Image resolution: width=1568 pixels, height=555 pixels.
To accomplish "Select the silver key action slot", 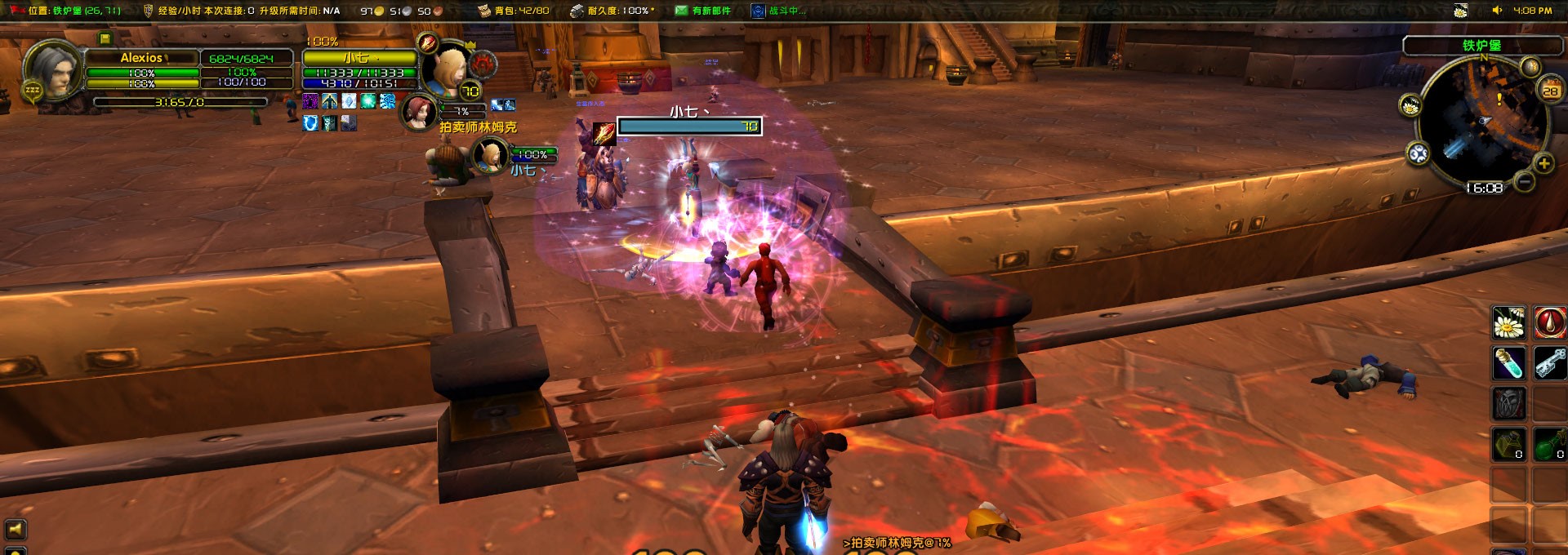I will 1549,363.
